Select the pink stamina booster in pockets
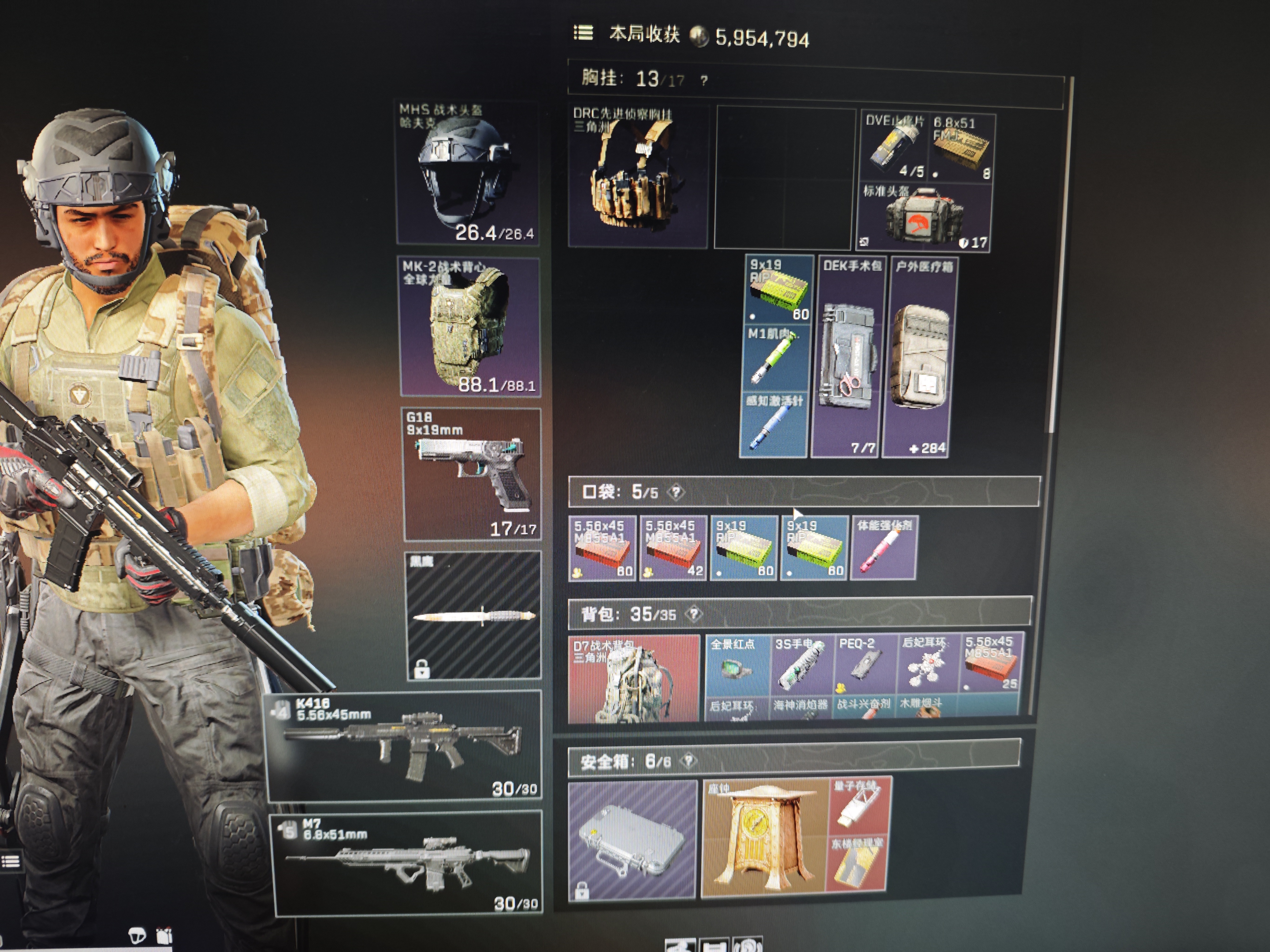 [884, 548]
